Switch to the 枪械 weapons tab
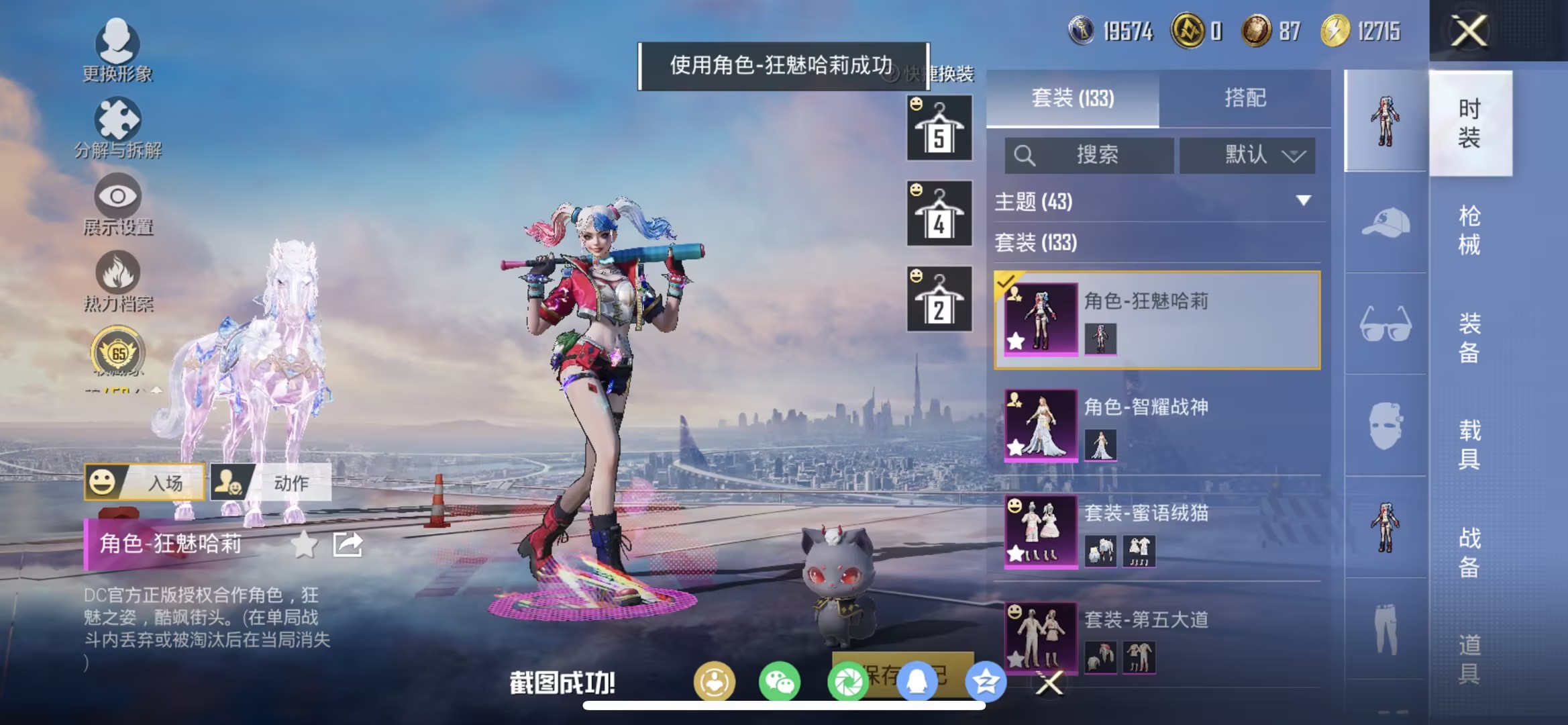The image size is (1568, 725). coord(1471,232)
